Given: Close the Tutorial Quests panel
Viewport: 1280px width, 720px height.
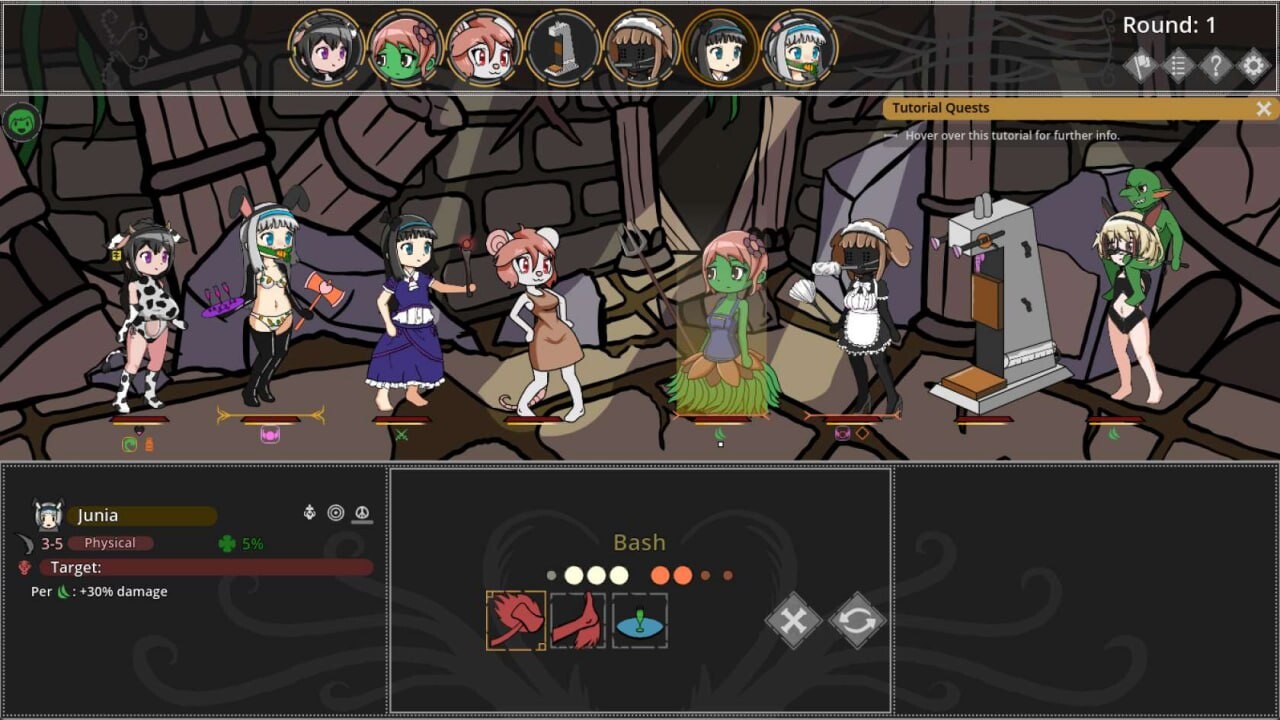Looking at the screenshot, I should [1262, 108].
